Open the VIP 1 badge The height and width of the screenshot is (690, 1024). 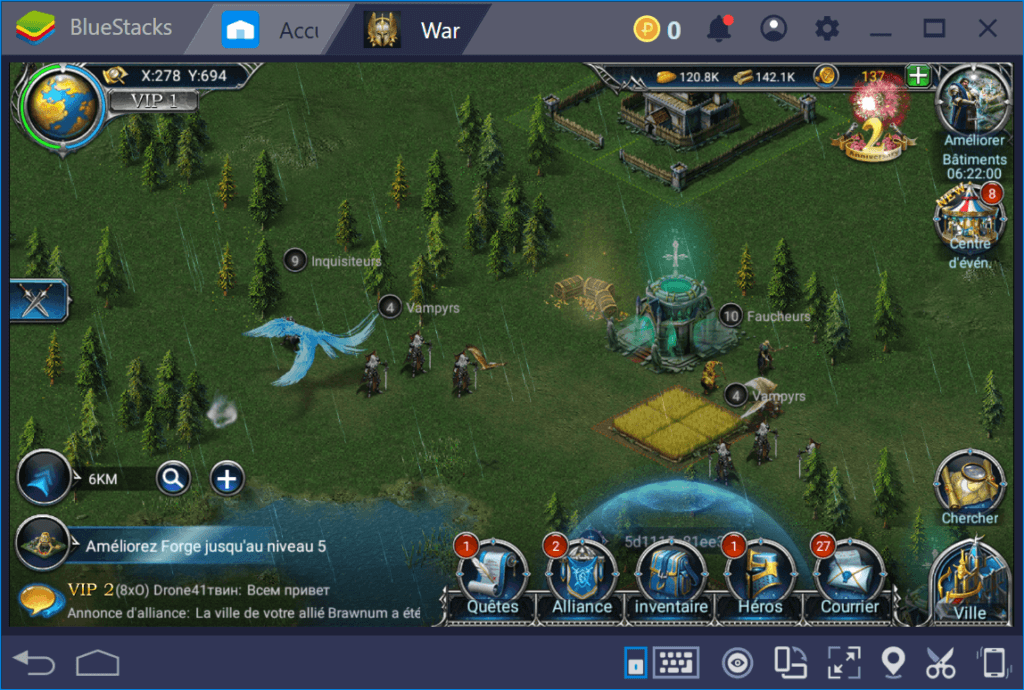(x=150, y=100)
